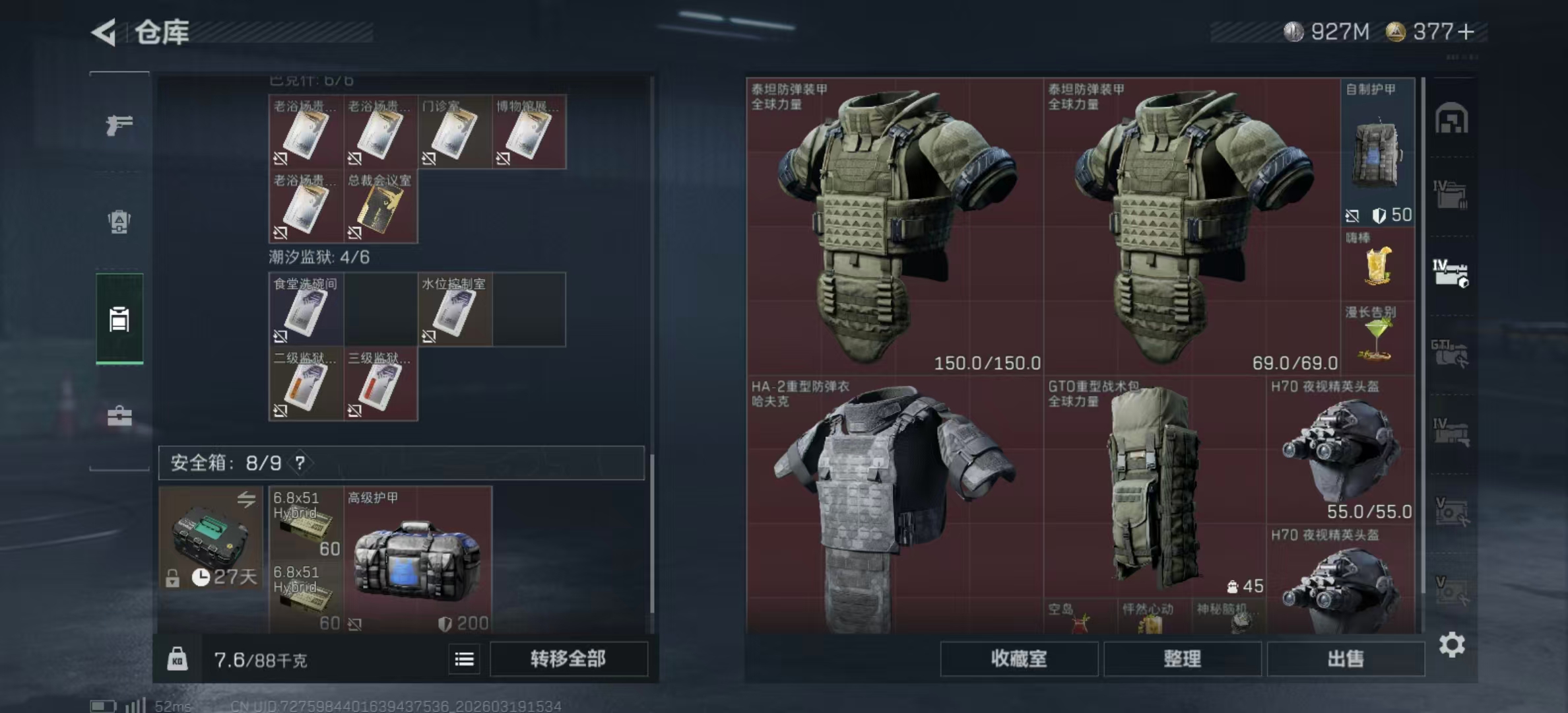
Task: Expand the 安全箱 8/9 question mark tooltip
Action: (x=301, y=463)
